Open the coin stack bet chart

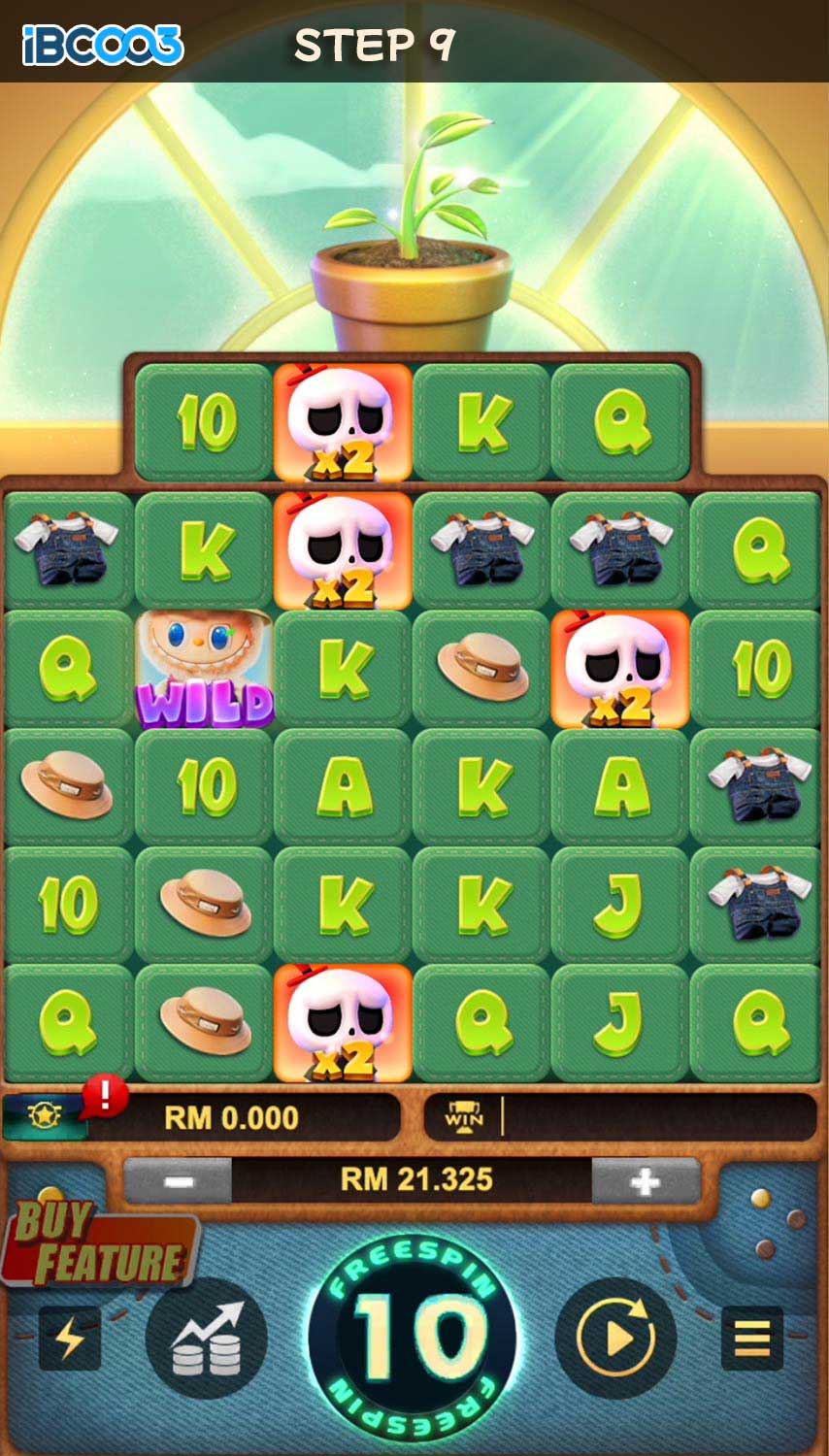(x=206, y=1339)
